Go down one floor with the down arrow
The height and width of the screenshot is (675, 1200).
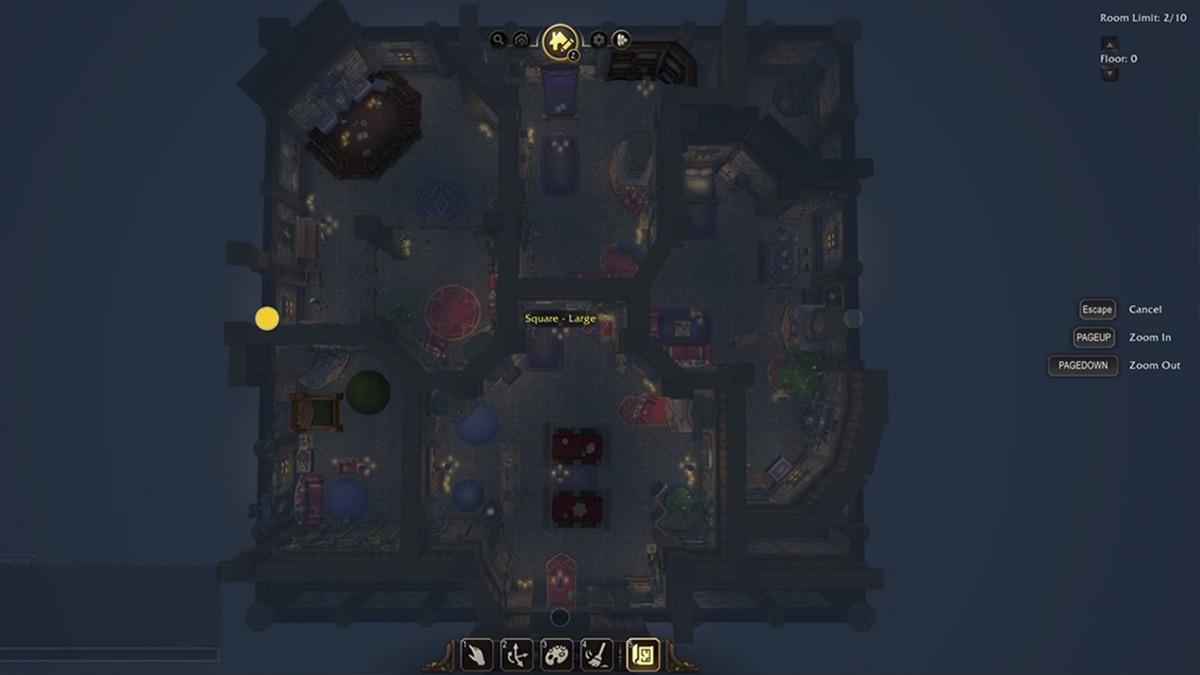click(1109, 74)
